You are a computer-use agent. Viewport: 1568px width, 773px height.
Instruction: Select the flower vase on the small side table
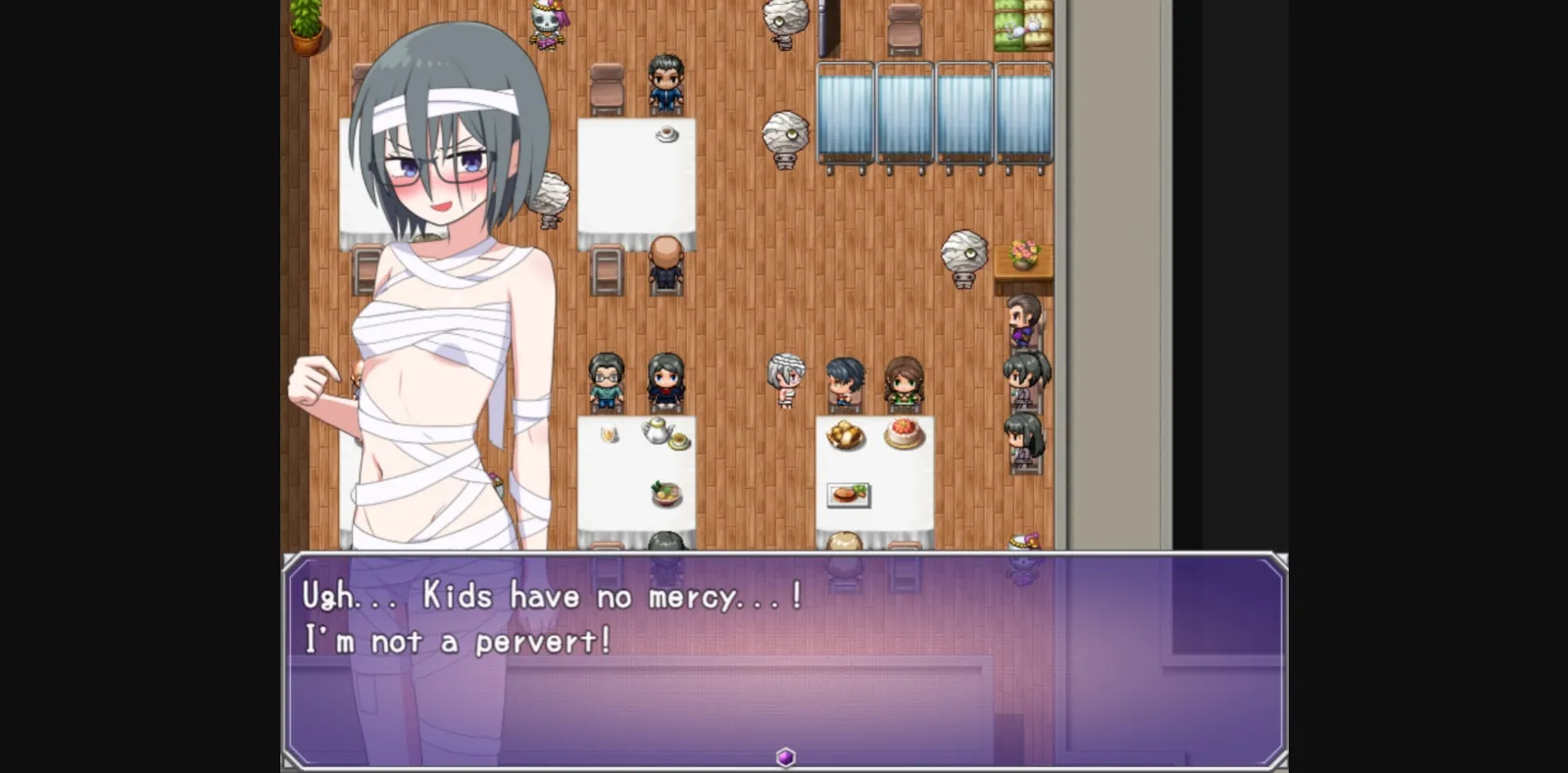(1025, 252)
